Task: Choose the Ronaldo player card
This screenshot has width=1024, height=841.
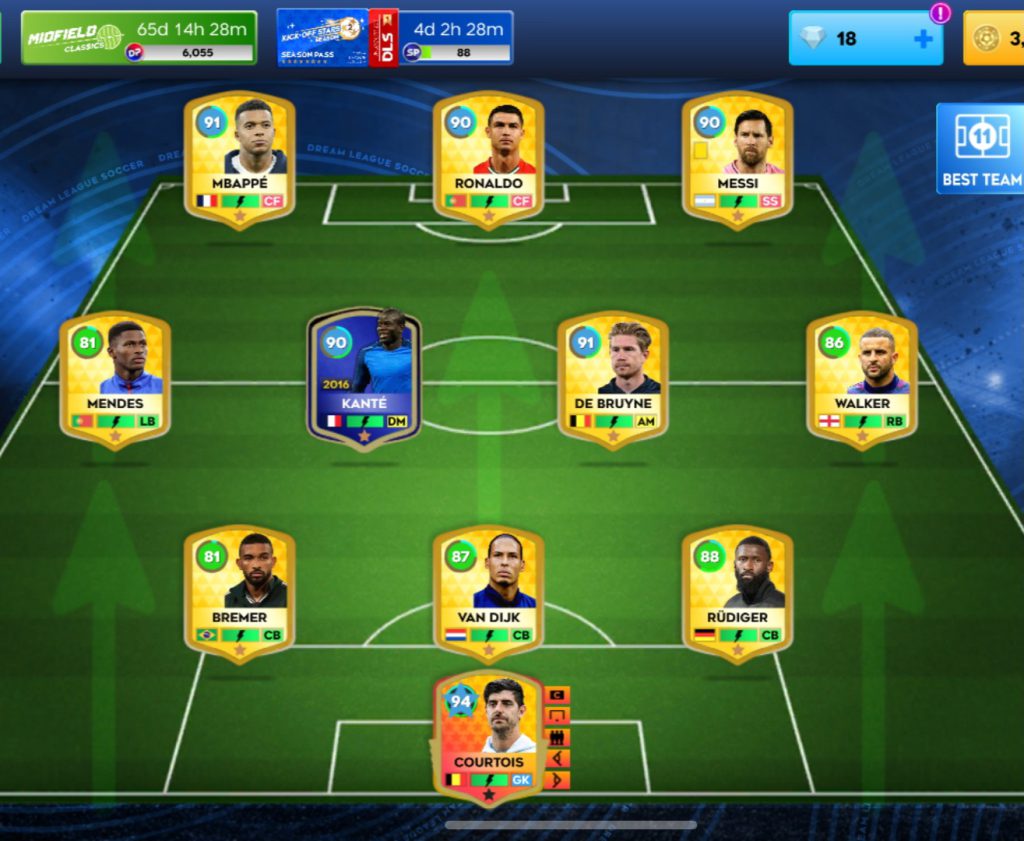Action: (489, 160)
